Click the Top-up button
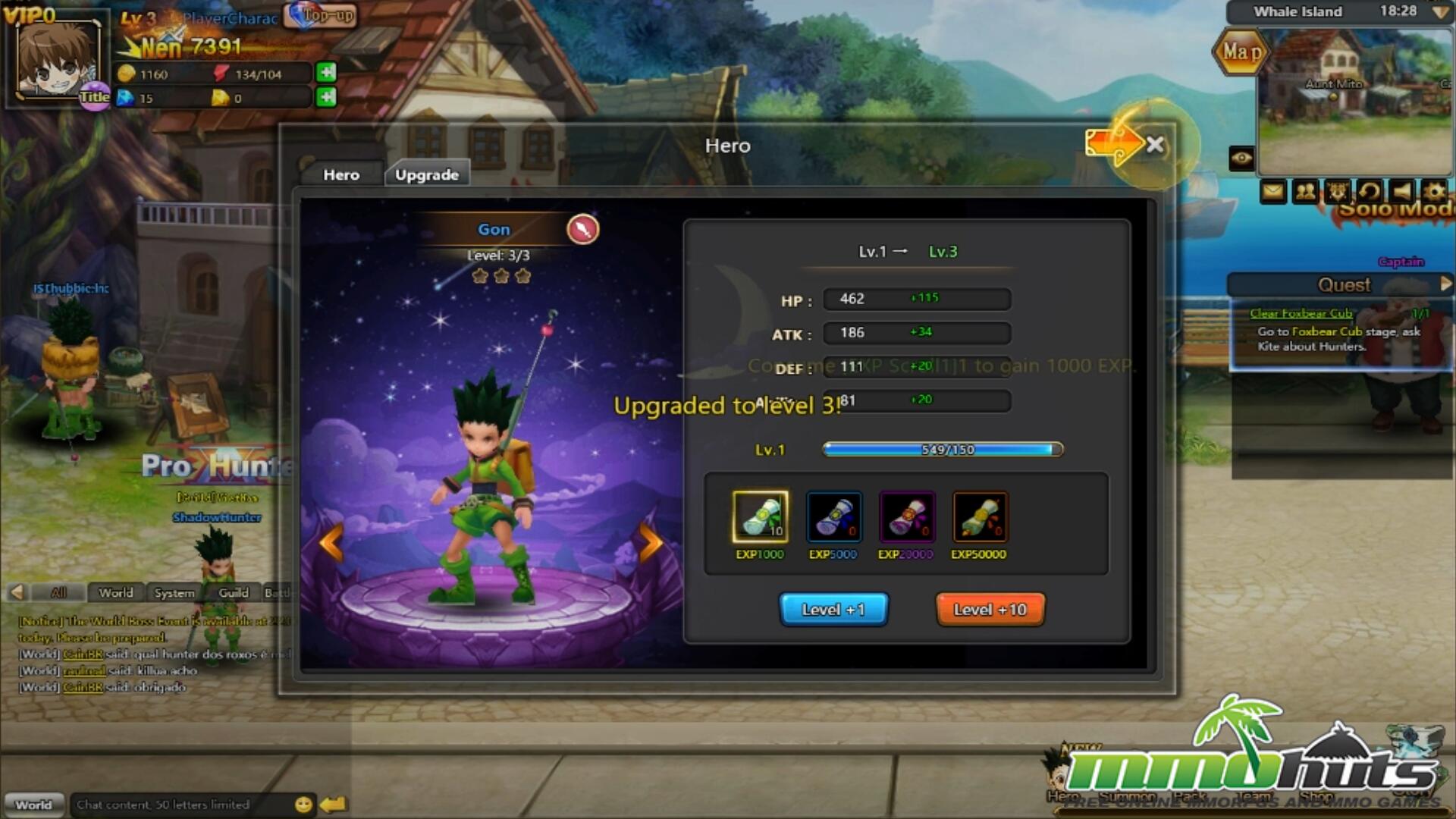Viewport: 1456px width, 819px height. click(x=322, y=15)
